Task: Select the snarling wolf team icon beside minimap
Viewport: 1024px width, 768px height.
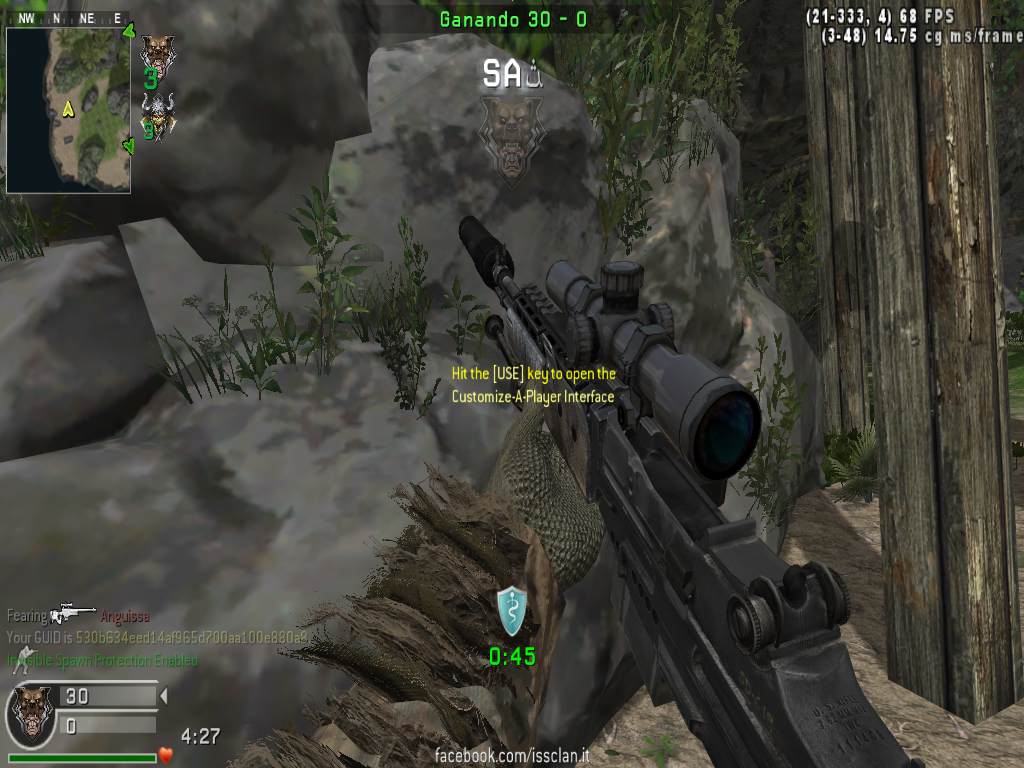Action: click(156, 52)
